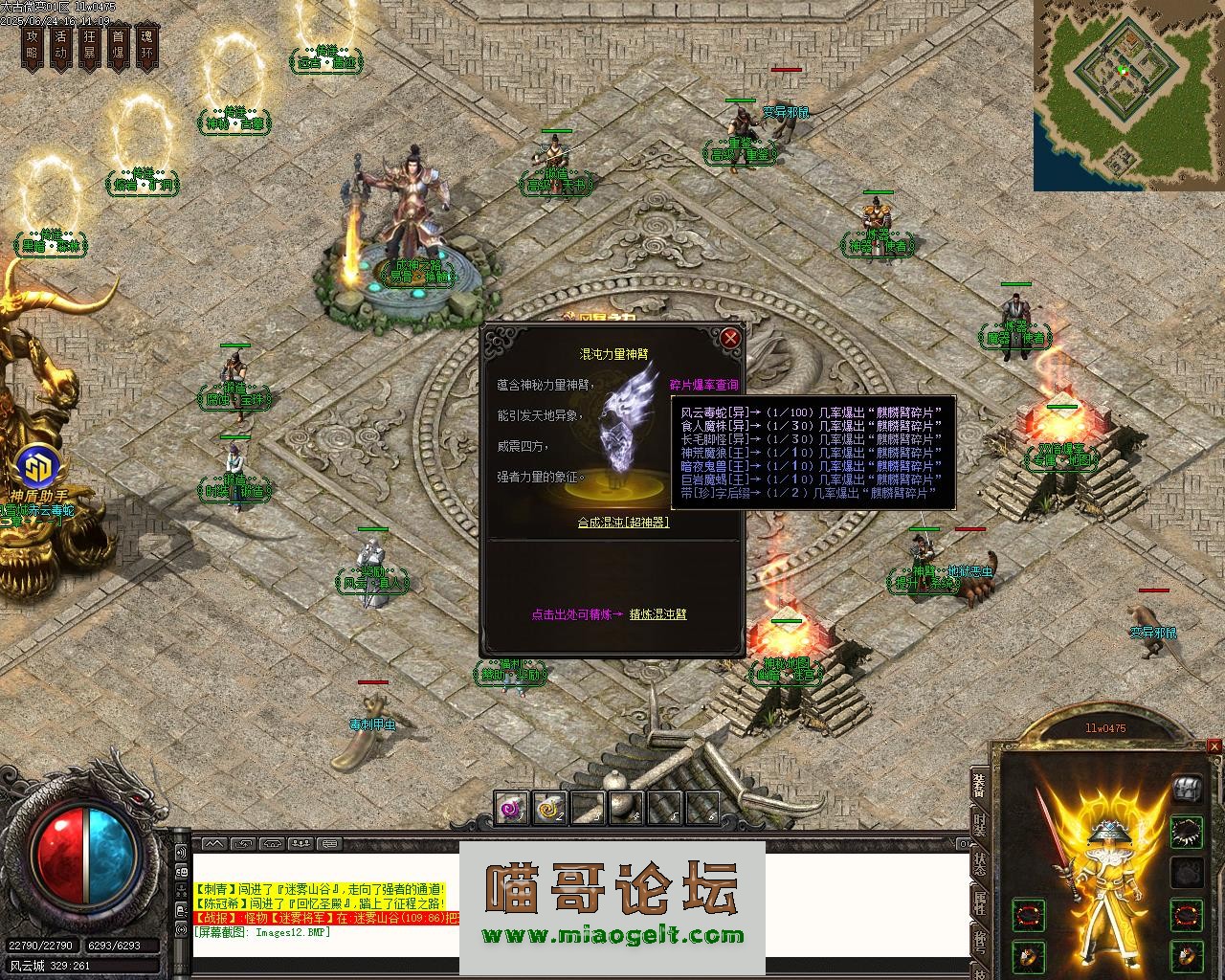Open the 首爆 first-drop banner

click(118, 45)
